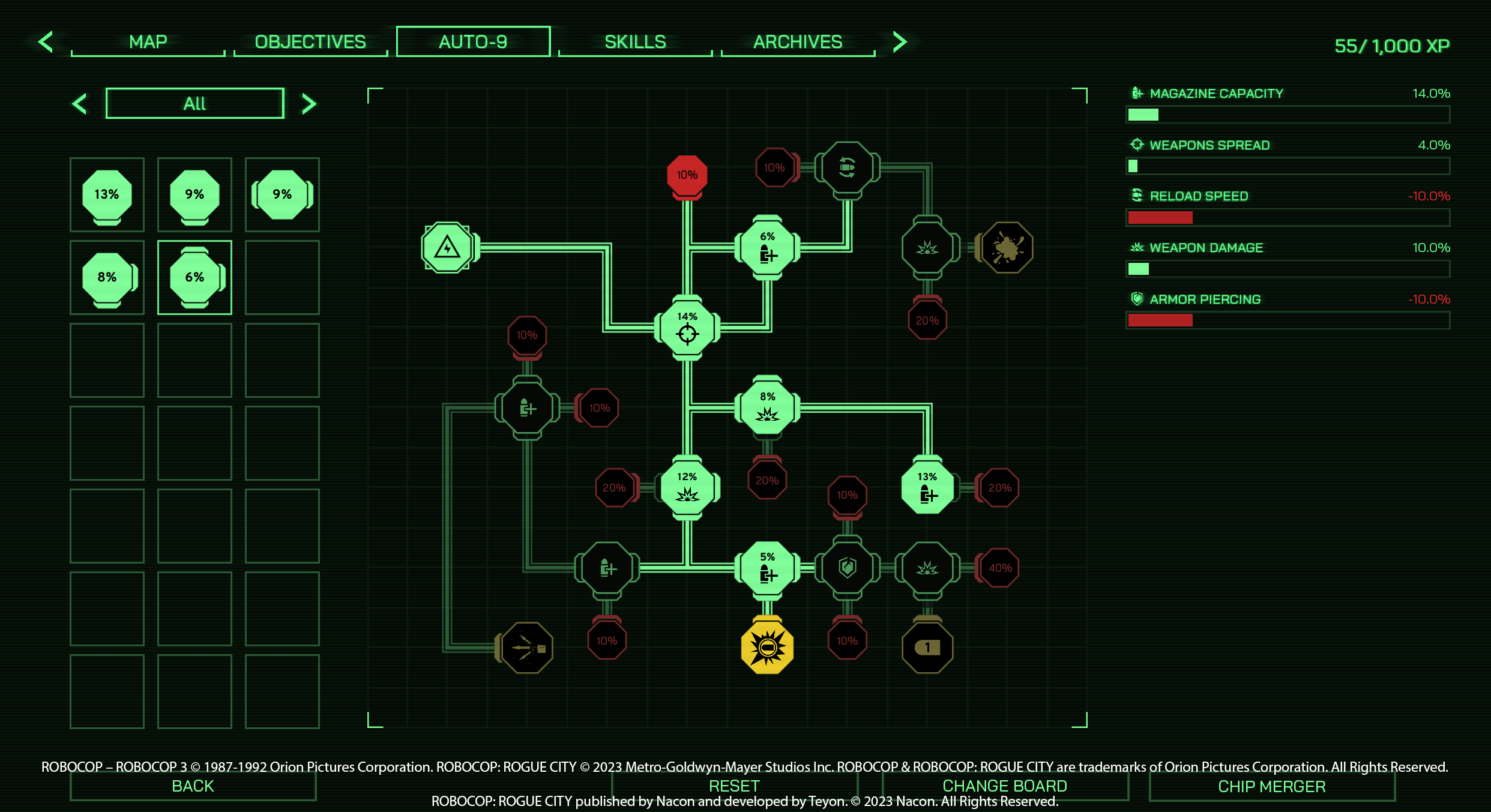Open the ARCHIVES tab

[x=798, y=42]
